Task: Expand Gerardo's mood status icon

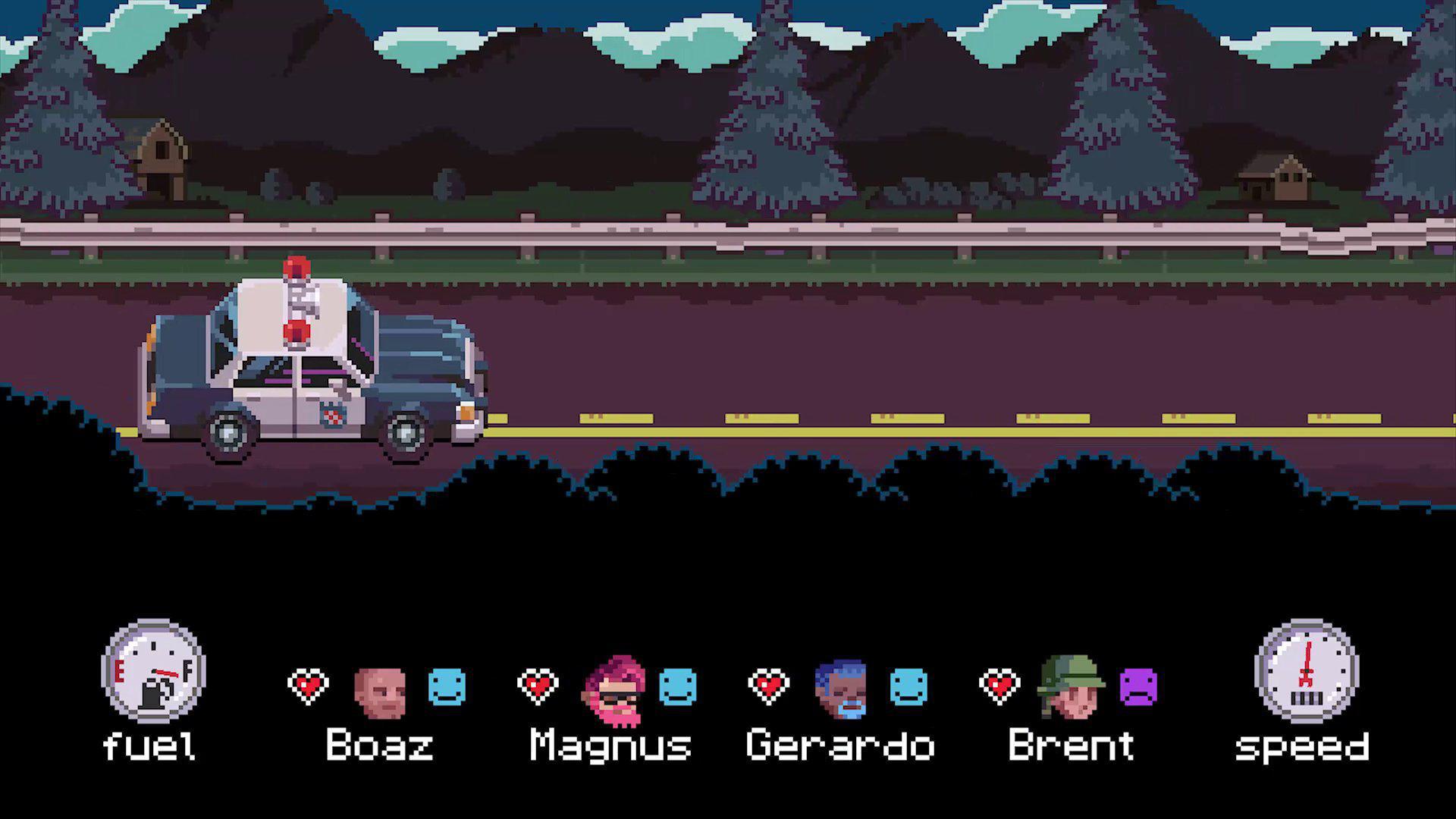Action: click(908, 685)
